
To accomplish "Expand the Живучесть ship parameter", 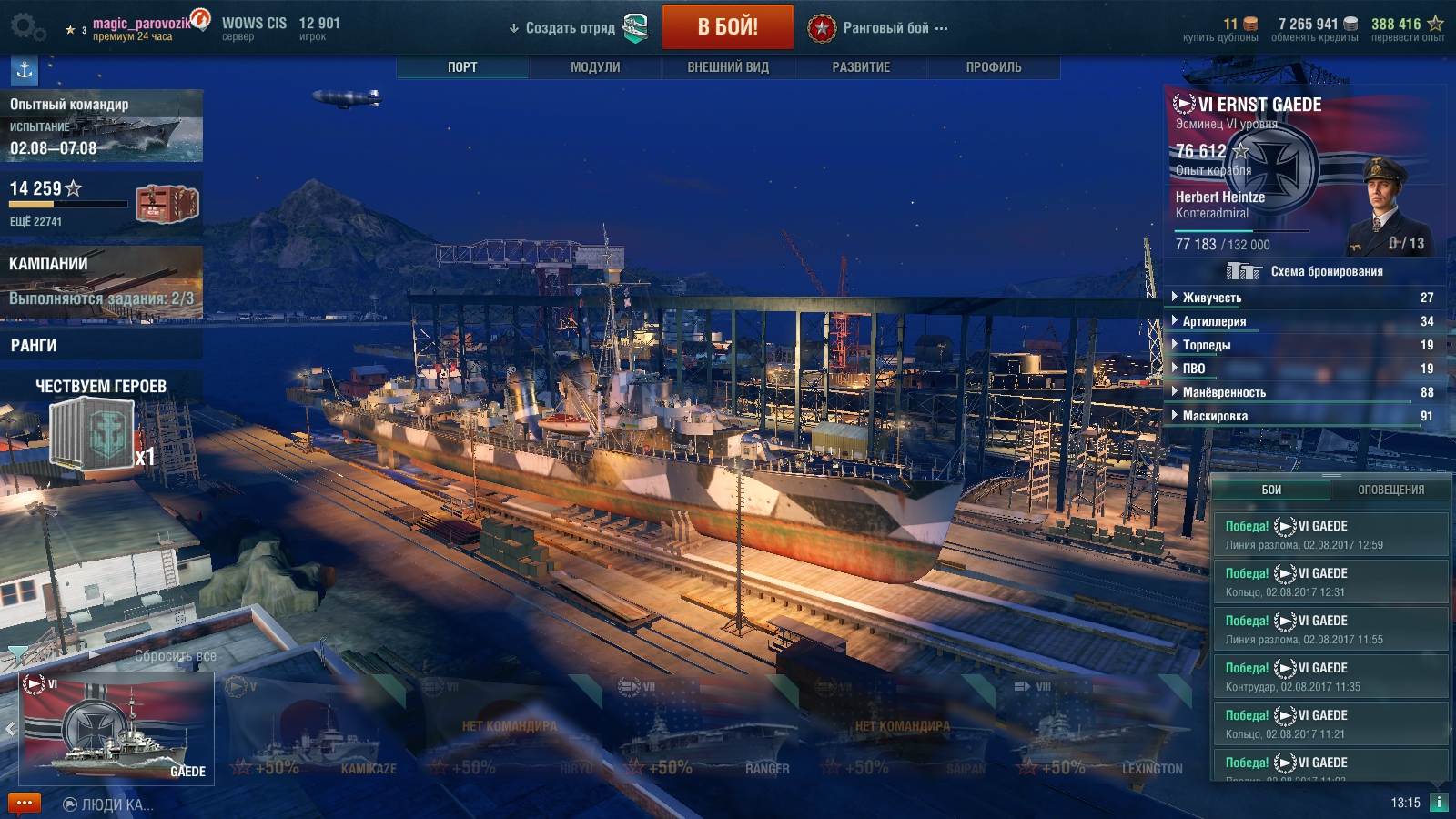I will pos(1211,298).
